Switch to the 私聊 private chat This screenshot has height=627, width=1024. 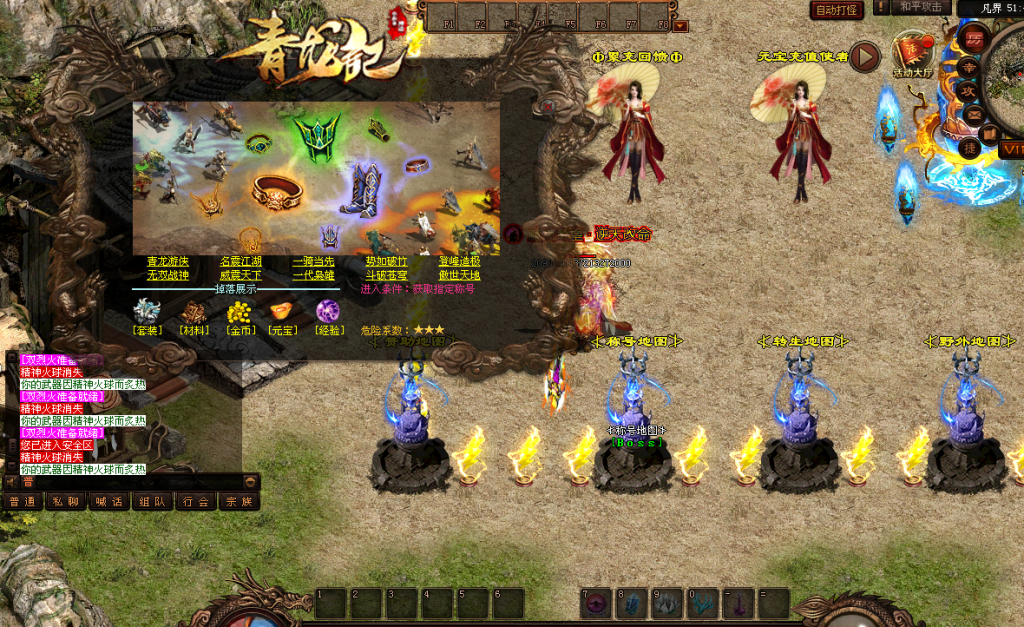[x=65, y=501]
